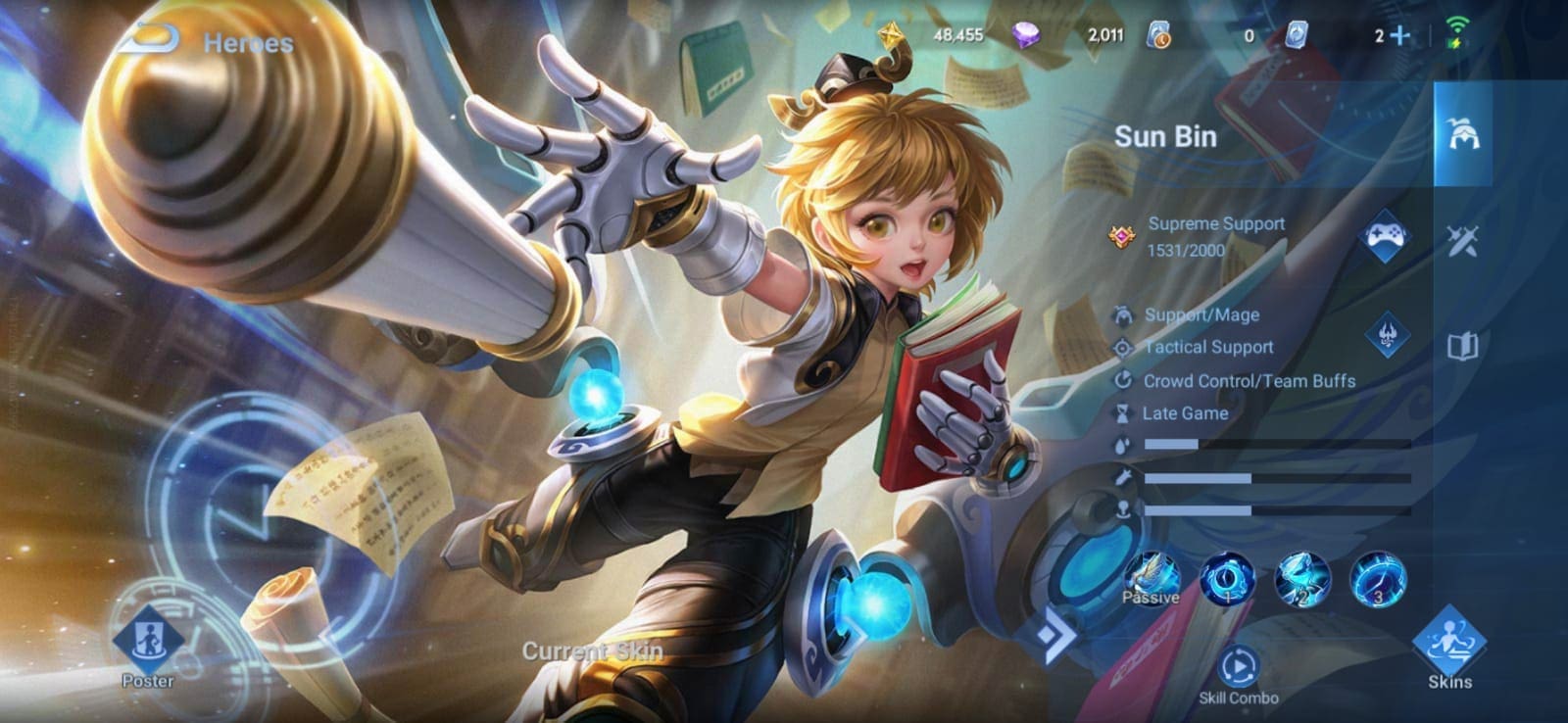Screen dimensions: 1568x723
Task: Open the lore book tab on the sidebar
Action: [x=1461, y=345]
